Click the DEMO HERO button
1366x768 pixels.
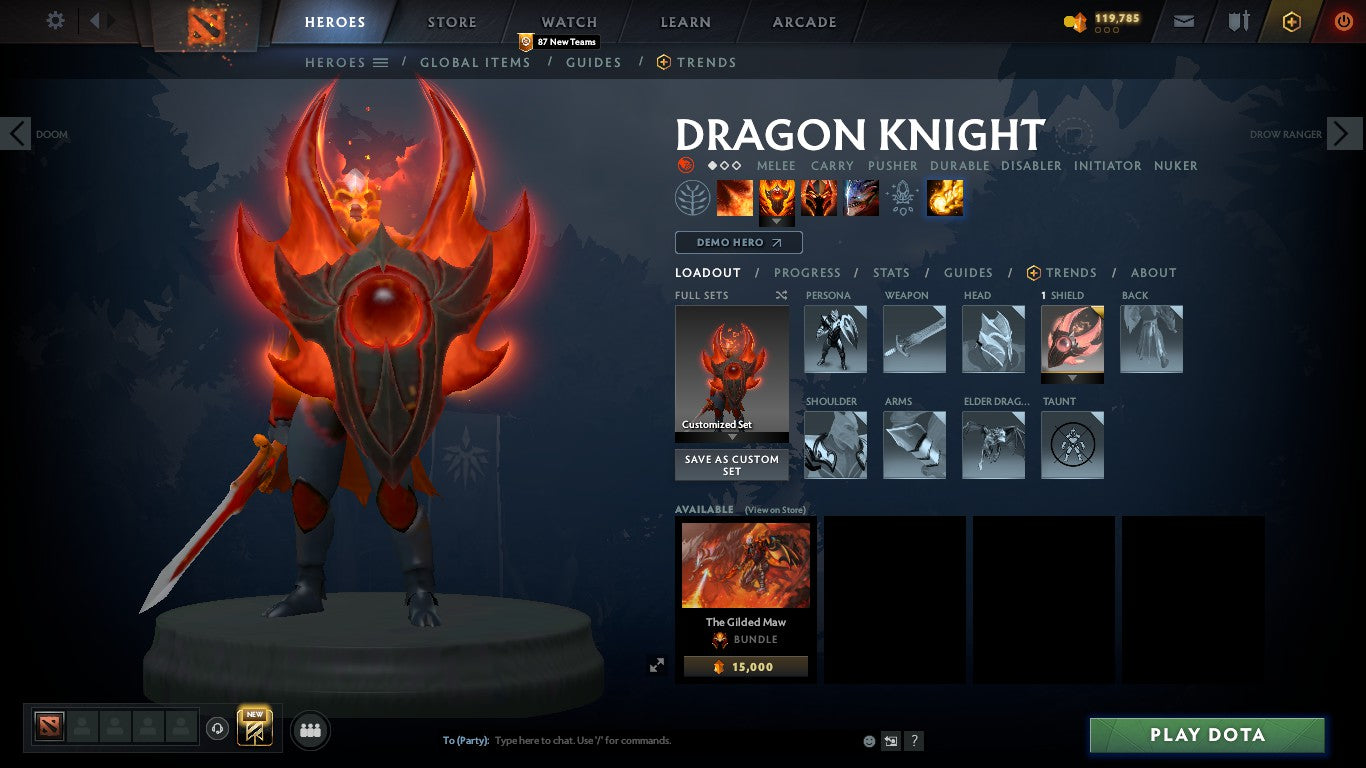[738, 242]
